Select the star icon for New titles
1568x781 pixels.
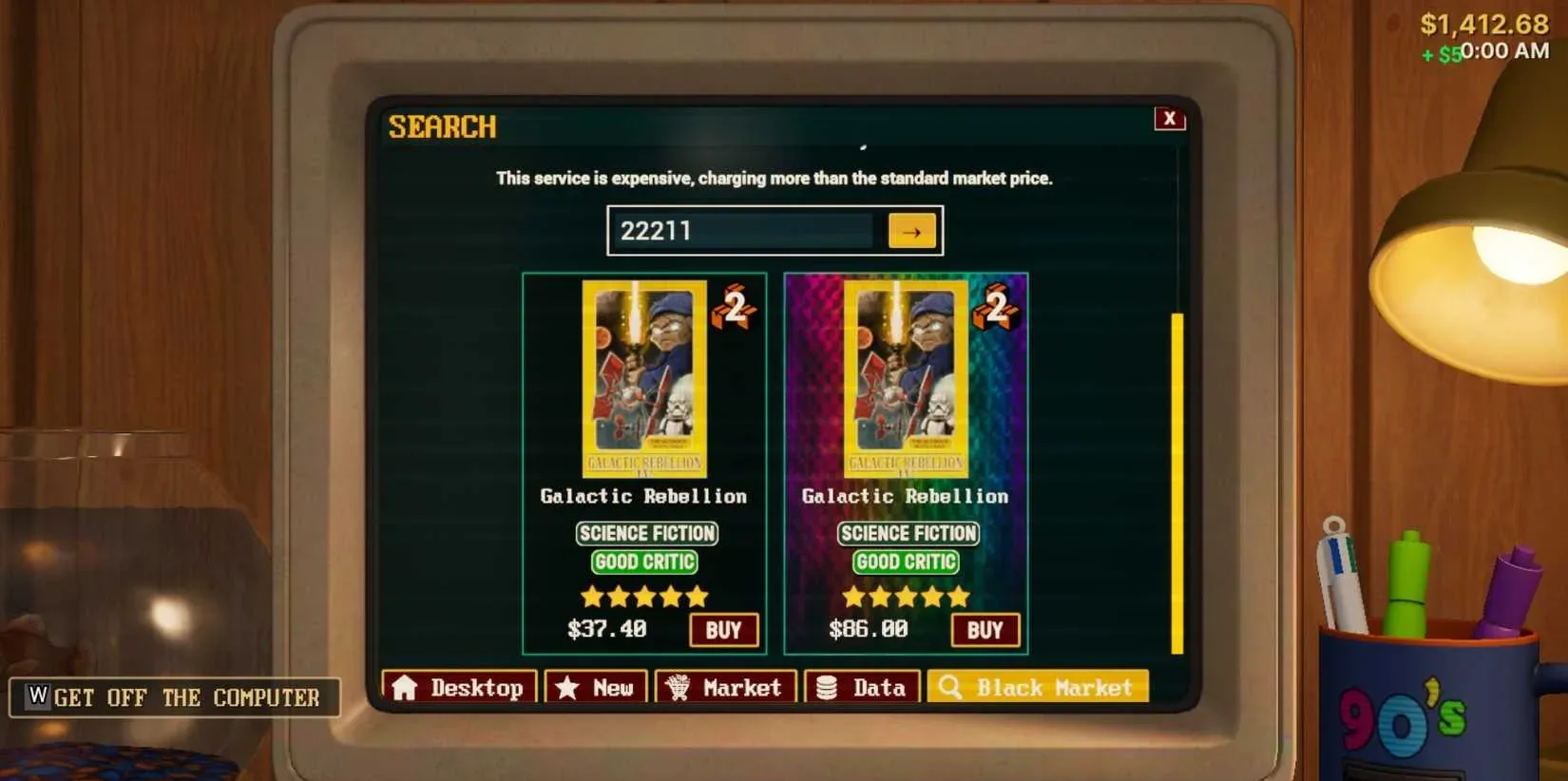(x=565, y=686)
